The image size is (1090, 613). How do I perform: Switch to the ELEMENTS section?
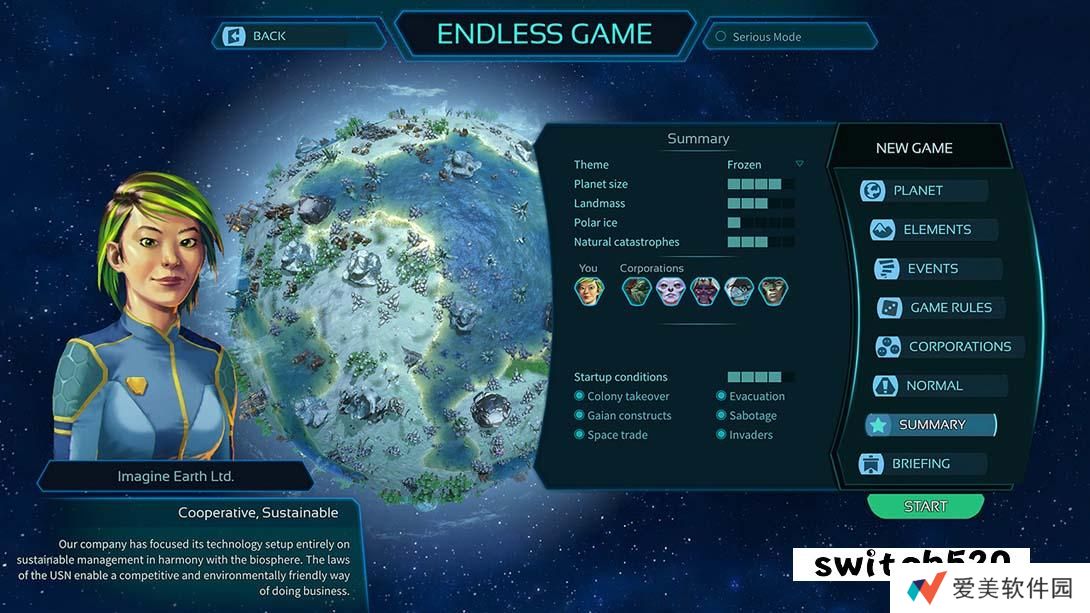coord(936,229)
